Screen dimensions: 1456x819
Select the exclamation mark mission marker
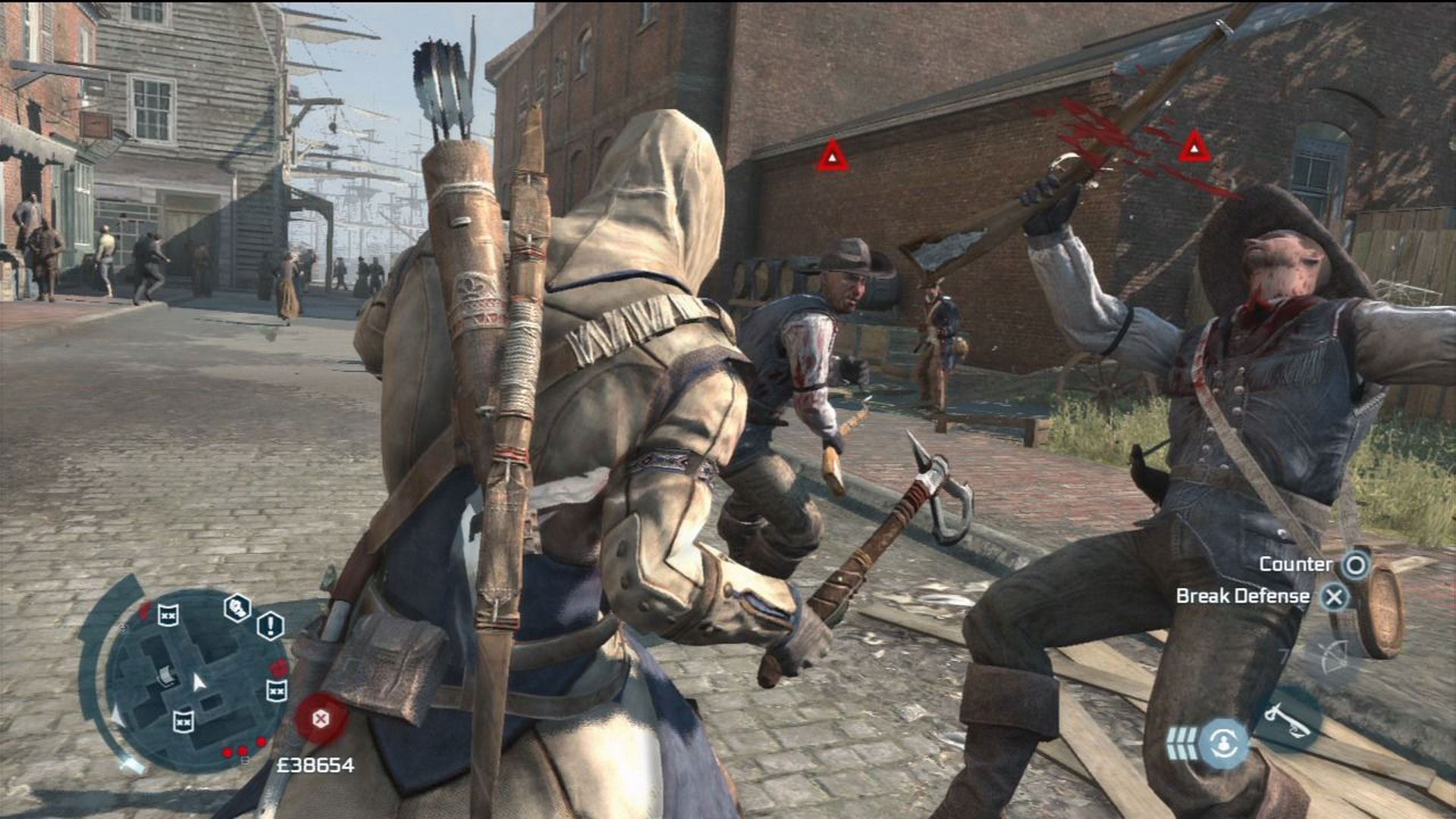click(x=270, y=626)
